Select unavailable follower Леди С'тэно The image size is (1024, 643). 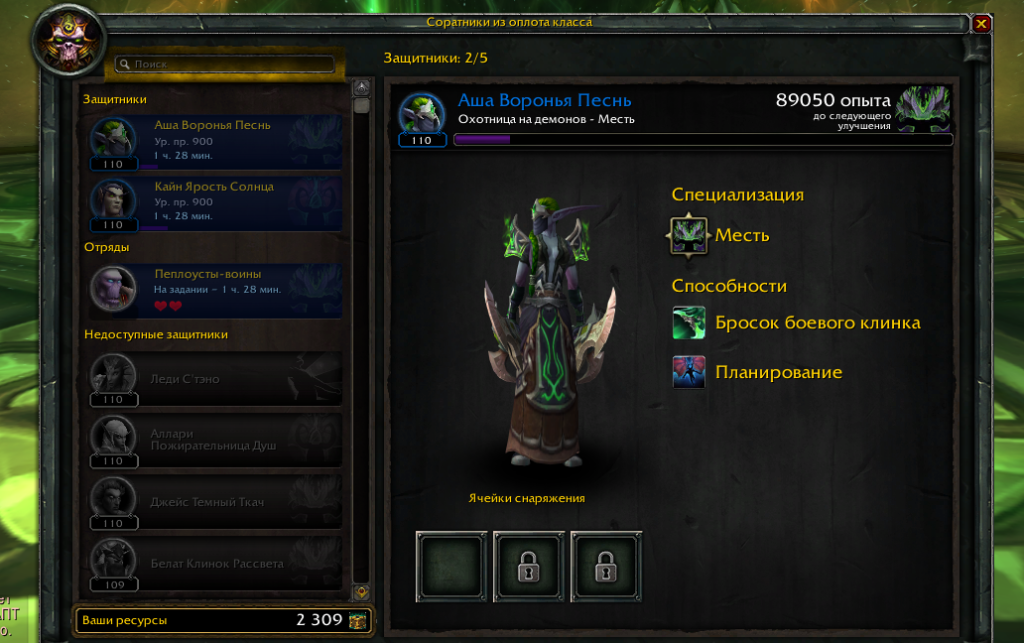click(214, 380)
